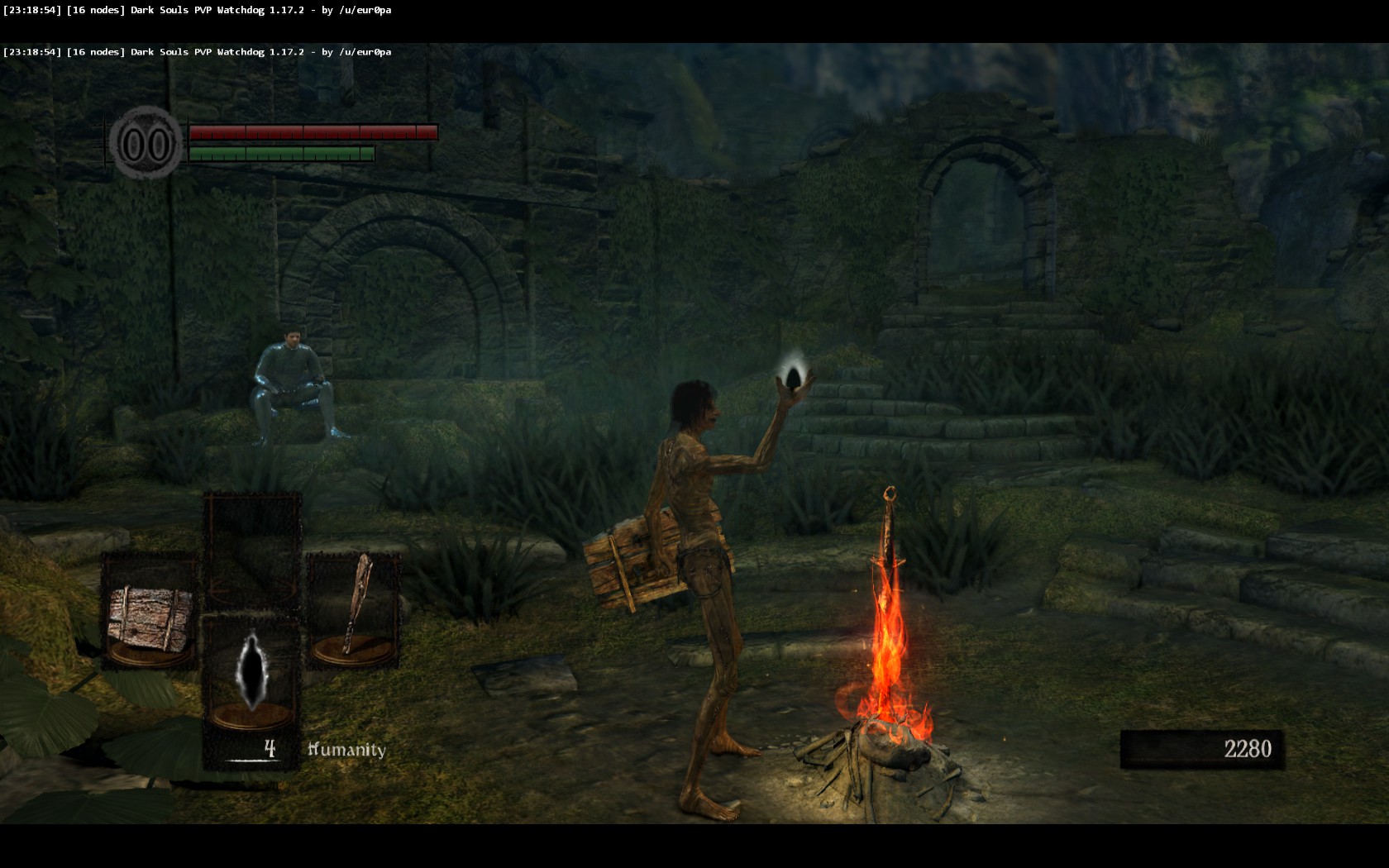This screenshot has width=1389, height=868.
Task: Choose the club weapon slot
Action: 354,612
